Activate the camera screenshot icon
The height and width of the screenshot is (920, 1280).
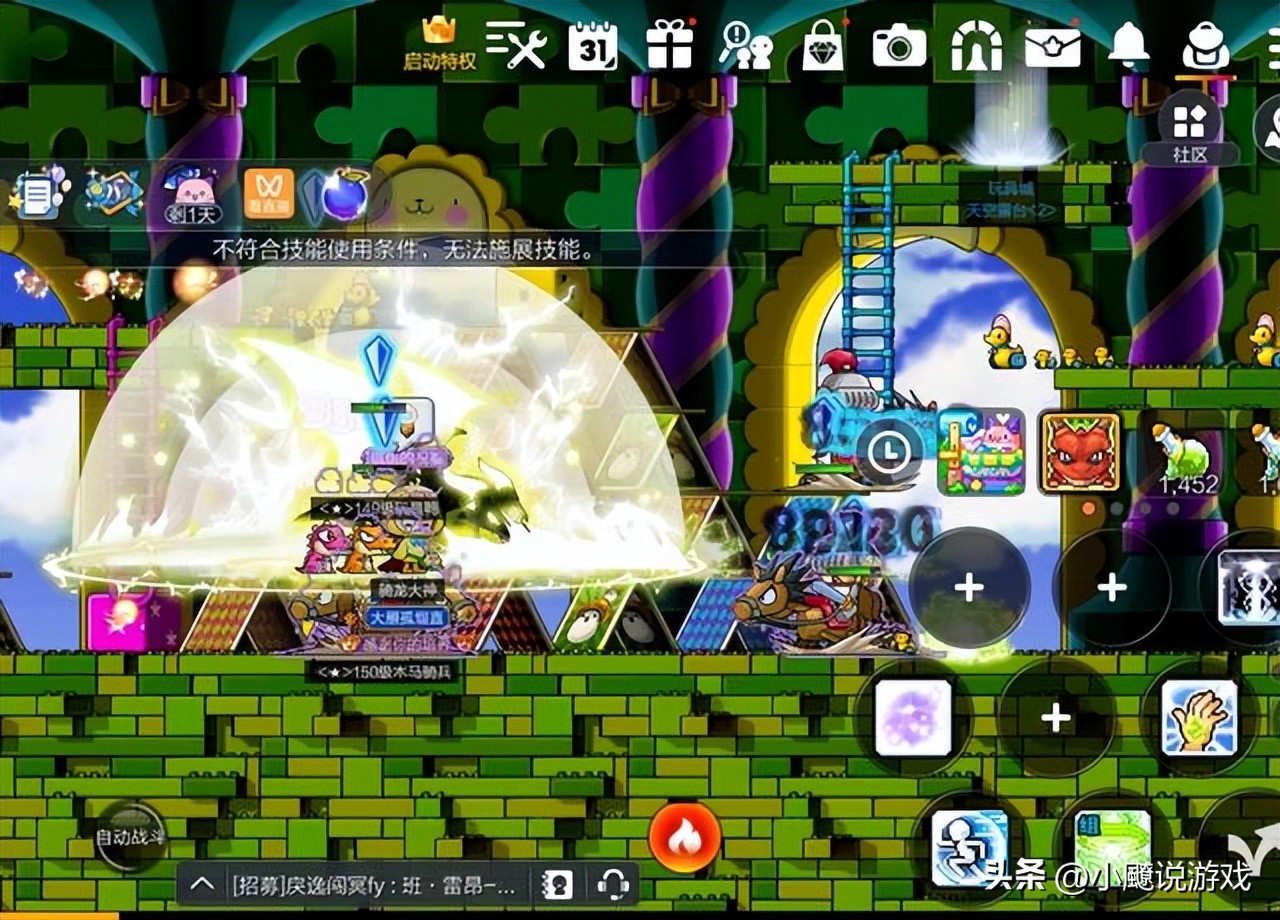[x=899, y=45]
